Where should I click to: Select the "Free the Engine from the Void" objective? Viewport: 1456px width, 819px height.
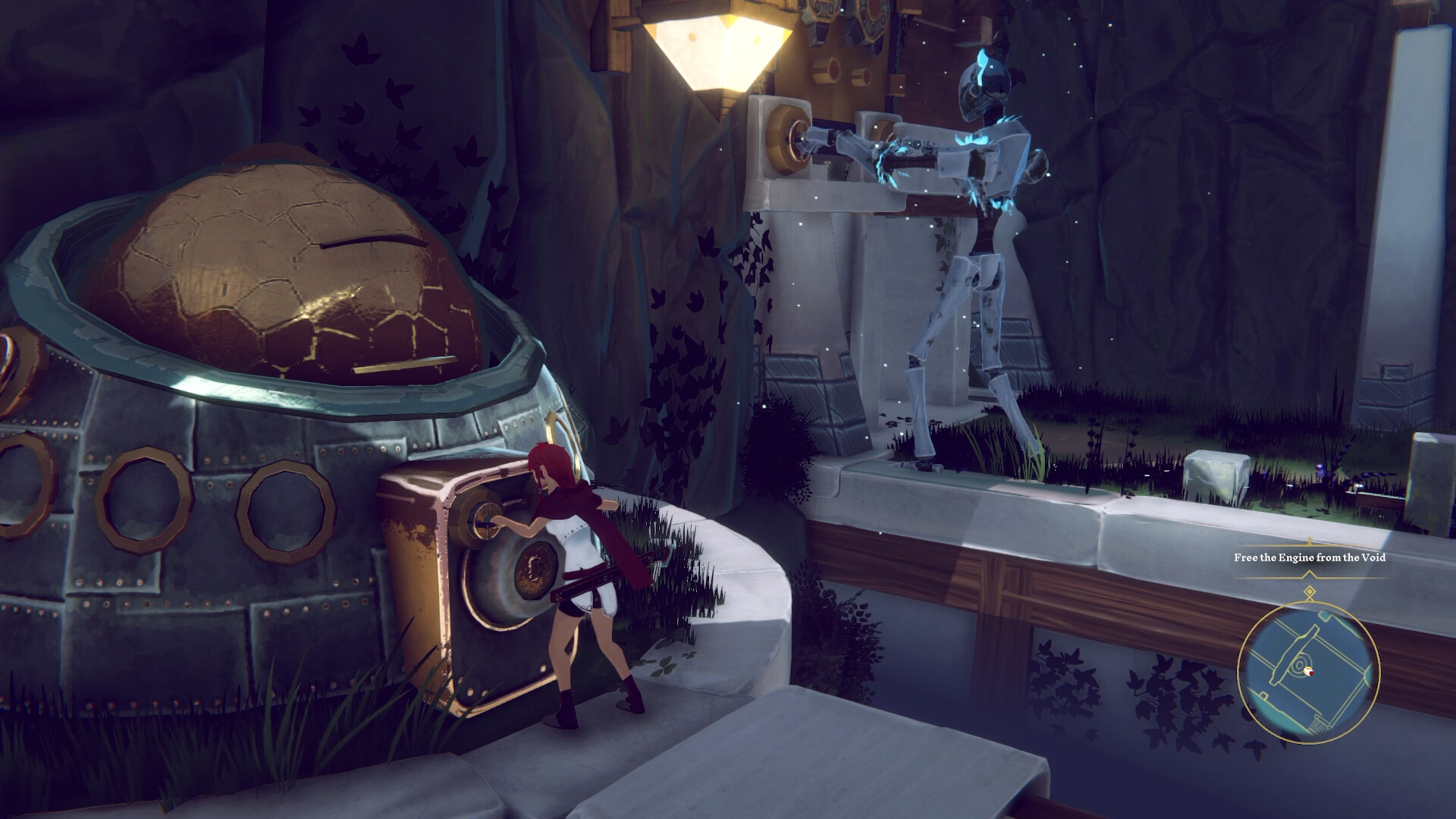pos(1309,557)
